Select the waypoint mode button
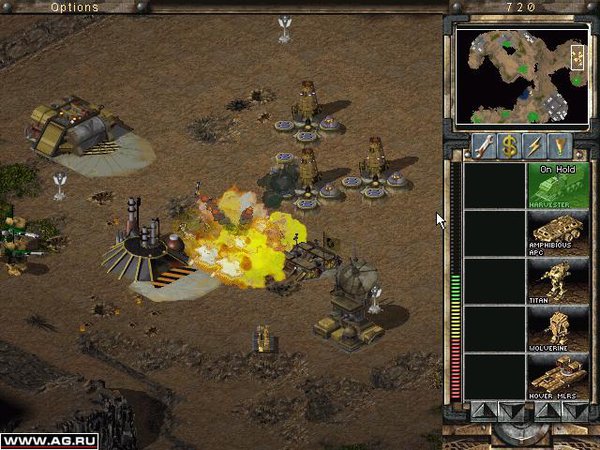Viewport: 600px width, 450px height. pyautogui.click(x=560, y=145)
